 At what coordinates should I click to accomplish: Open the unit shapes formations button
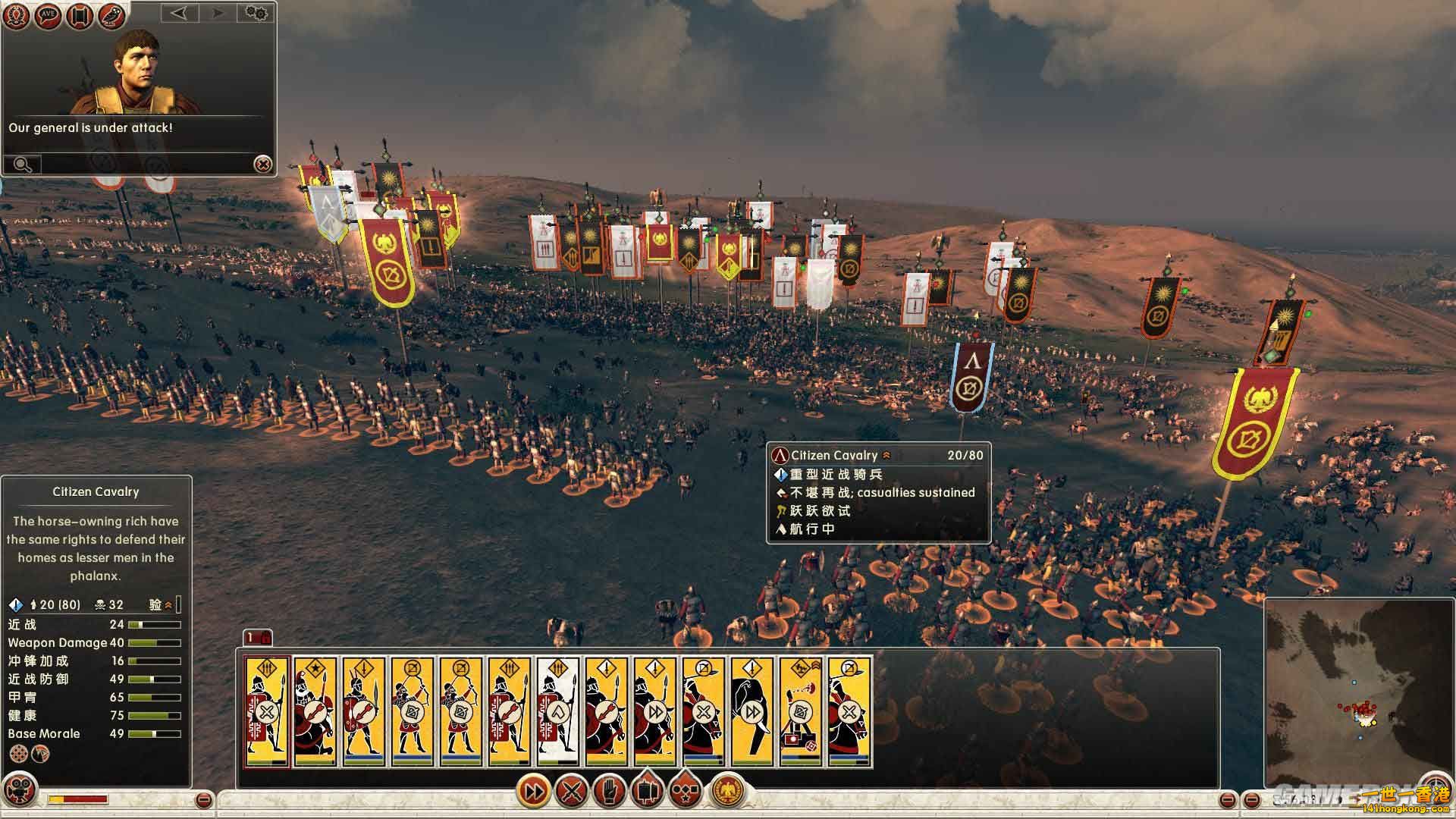point(685,792)
